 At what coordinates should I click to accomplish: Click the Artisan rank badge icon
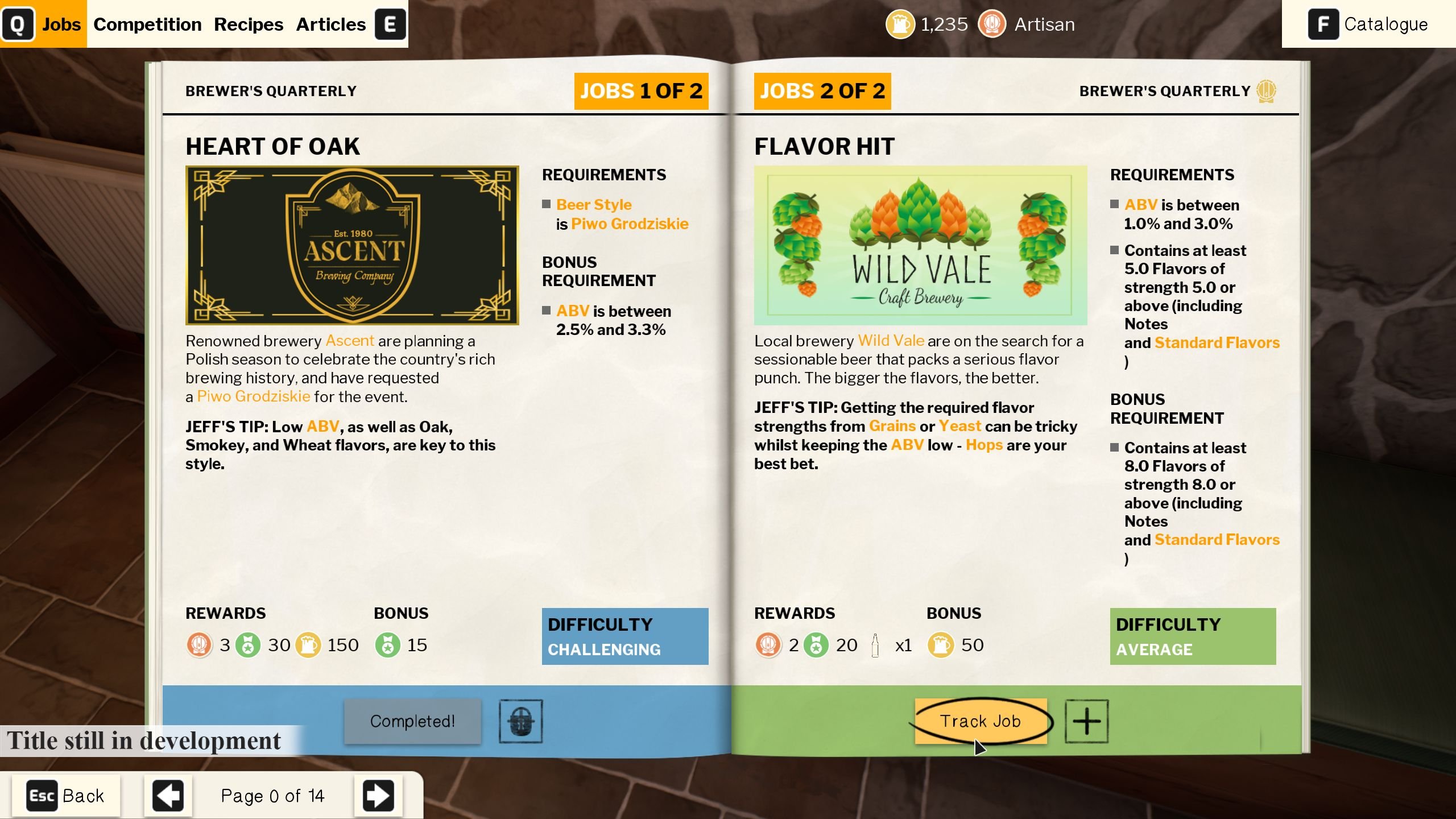click(x=992, y=24)
